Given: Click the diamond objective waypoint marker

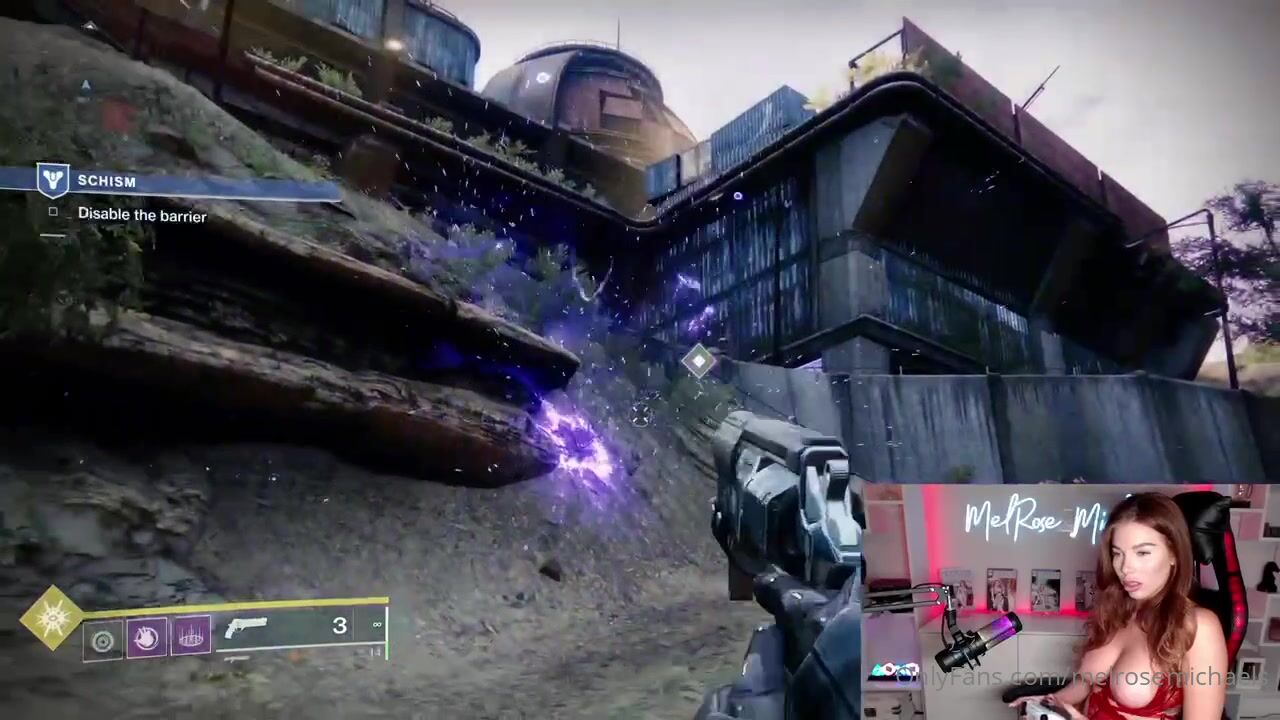Looking at the screenshot, I should 697,360.
